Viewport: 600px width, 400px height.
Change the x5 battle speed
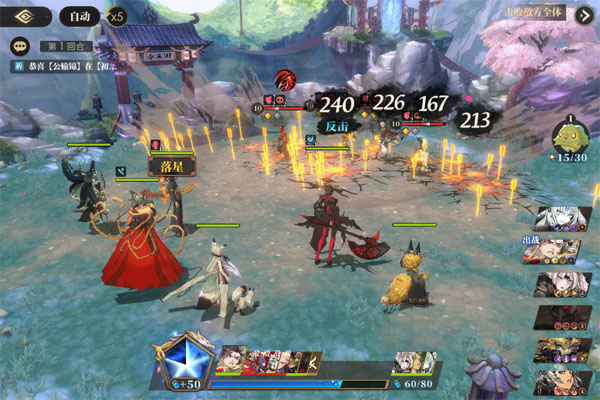click(x=117, y=16)
